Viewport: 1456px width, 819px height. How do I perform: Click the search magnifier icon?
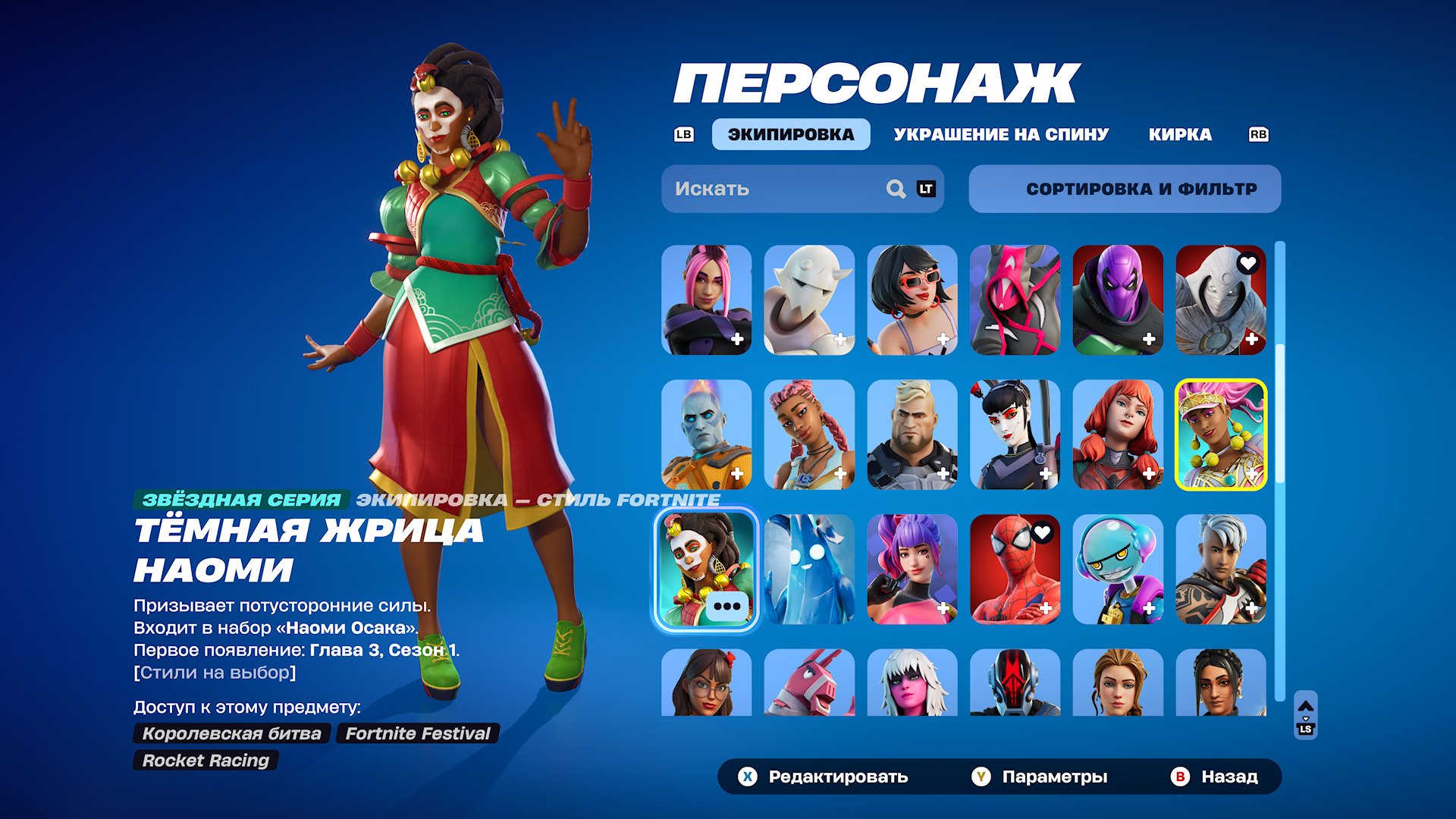[x=895, y=189]
